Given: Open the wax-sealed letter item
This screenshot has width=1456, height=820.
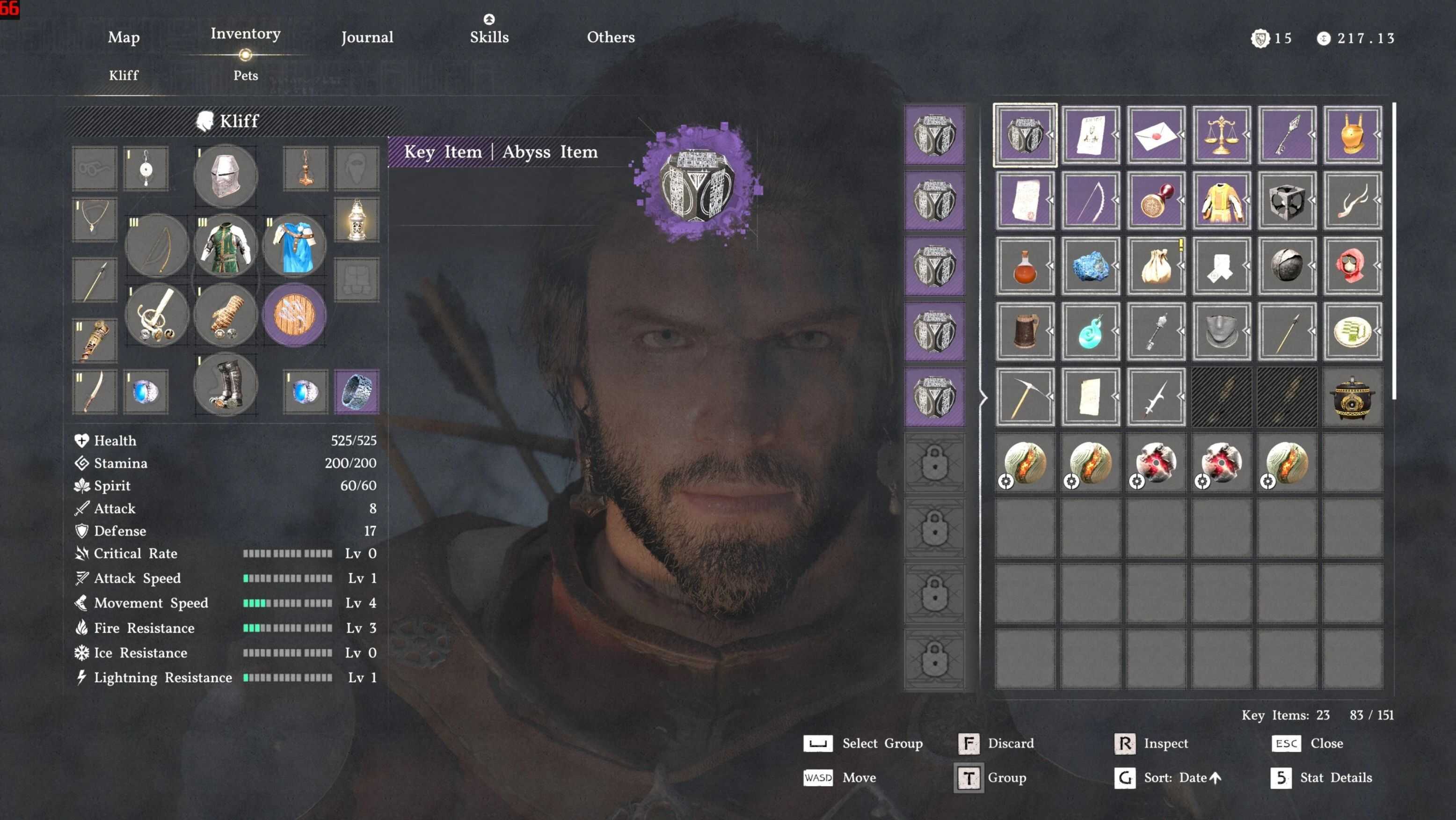Looking at the screenshot, I should click(x=1156, y=136).
